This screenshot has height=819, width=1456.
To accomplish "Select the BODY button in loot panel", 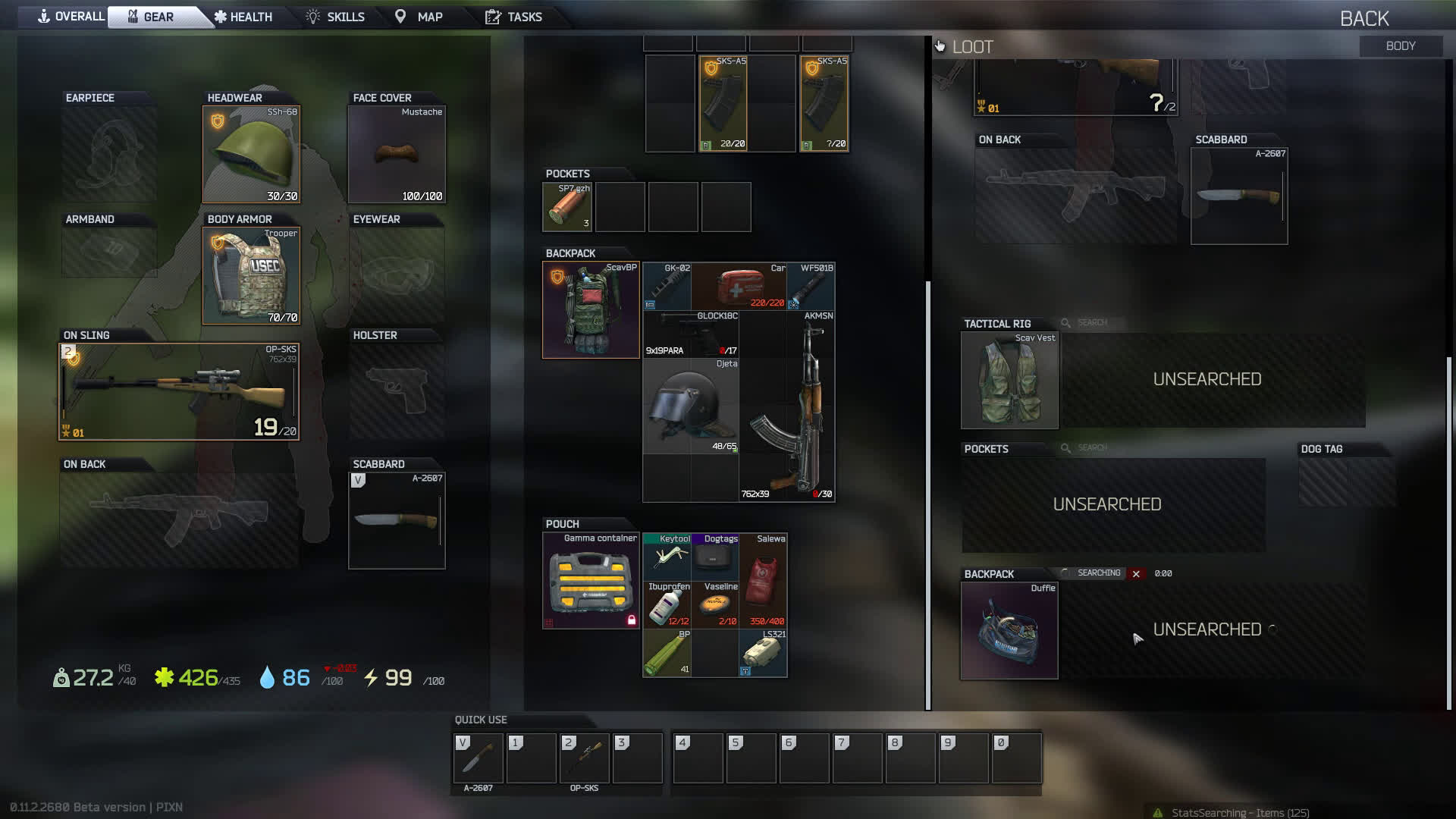I will click(1400, 46).
